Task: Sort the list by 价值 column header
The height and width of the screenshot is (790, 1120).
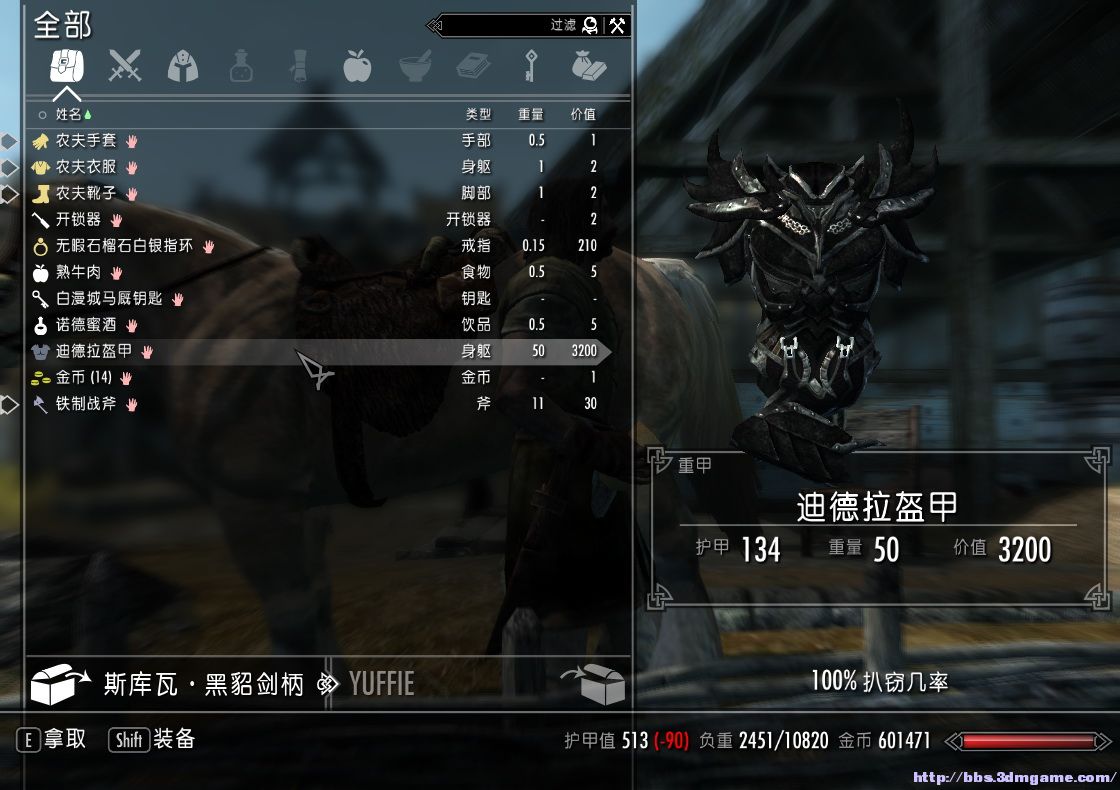Action: (582, 115)
